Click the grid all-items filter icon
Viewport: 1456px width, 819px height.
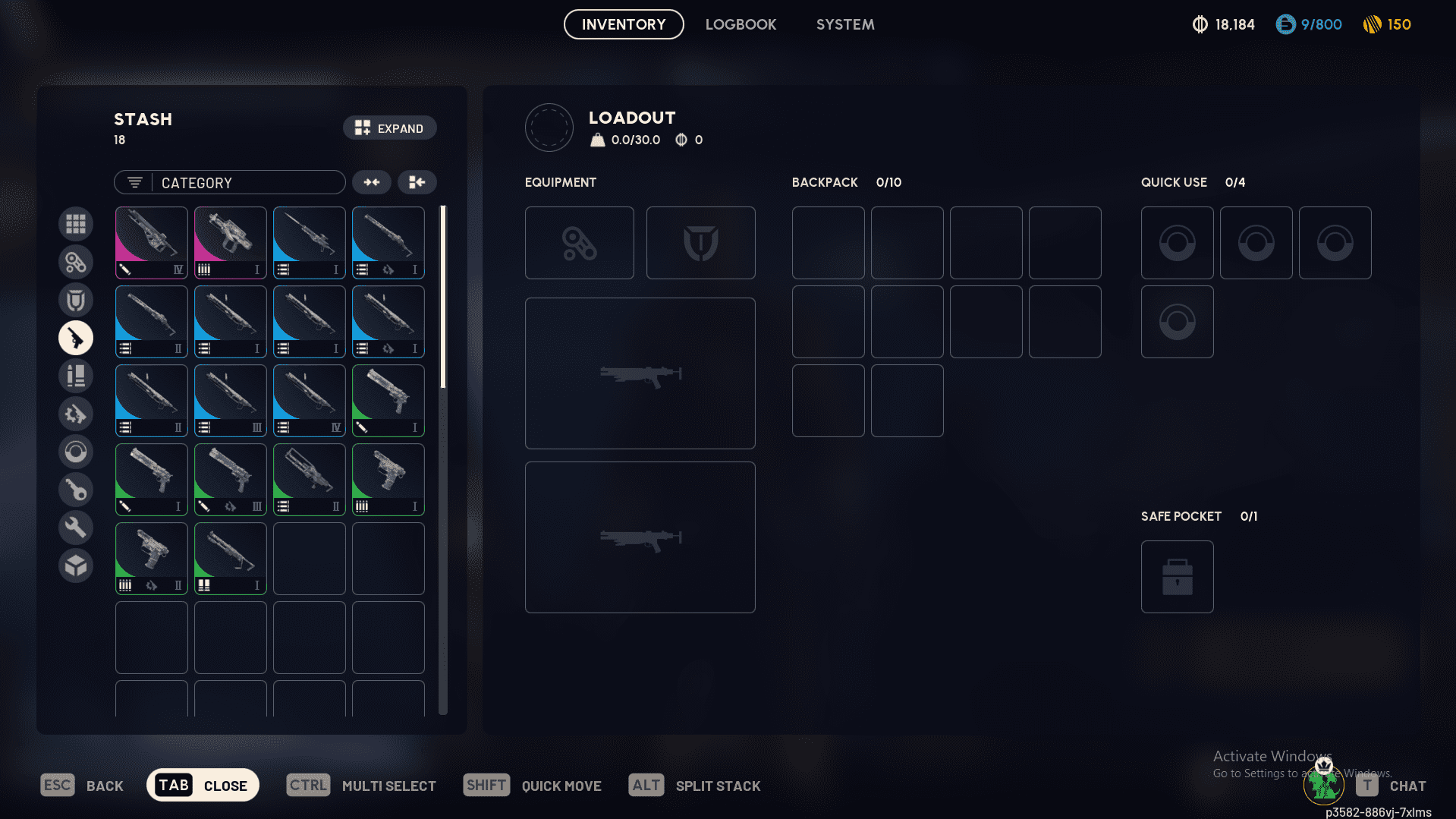click(x=76, y=223)
